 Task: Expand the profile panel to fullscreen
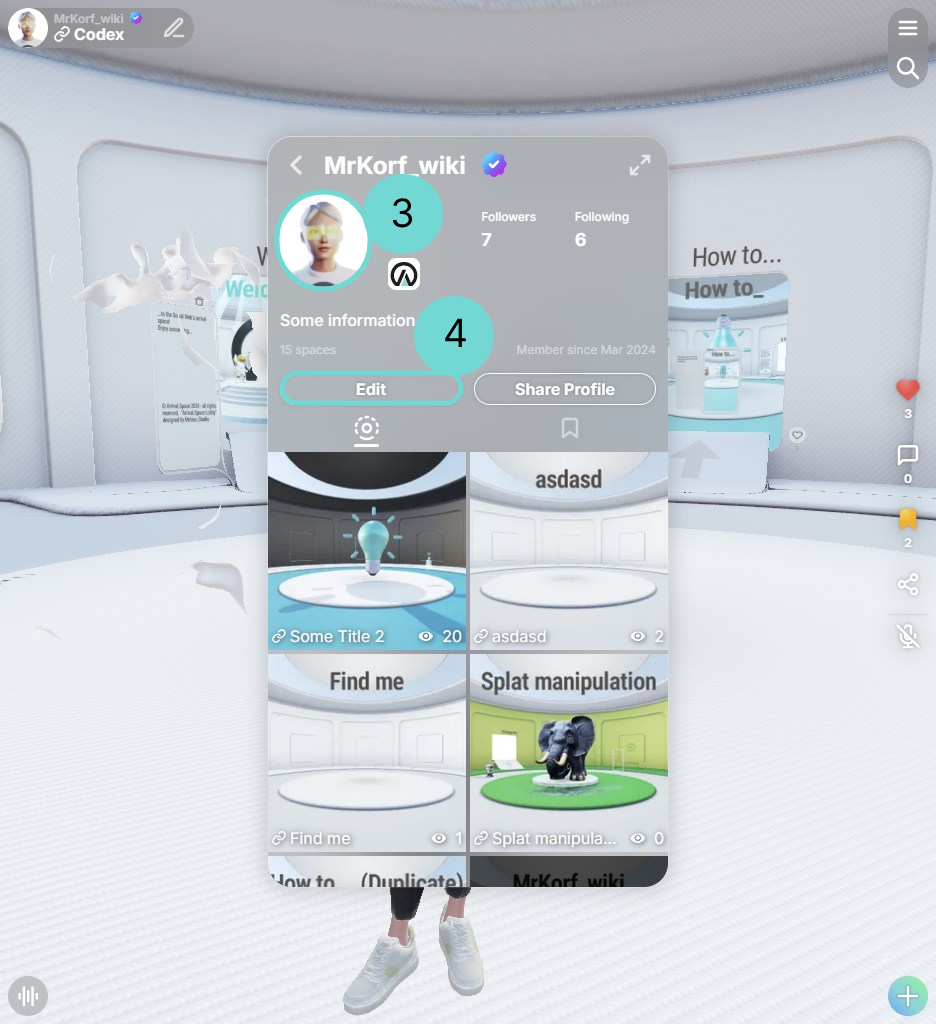point(640,166)
